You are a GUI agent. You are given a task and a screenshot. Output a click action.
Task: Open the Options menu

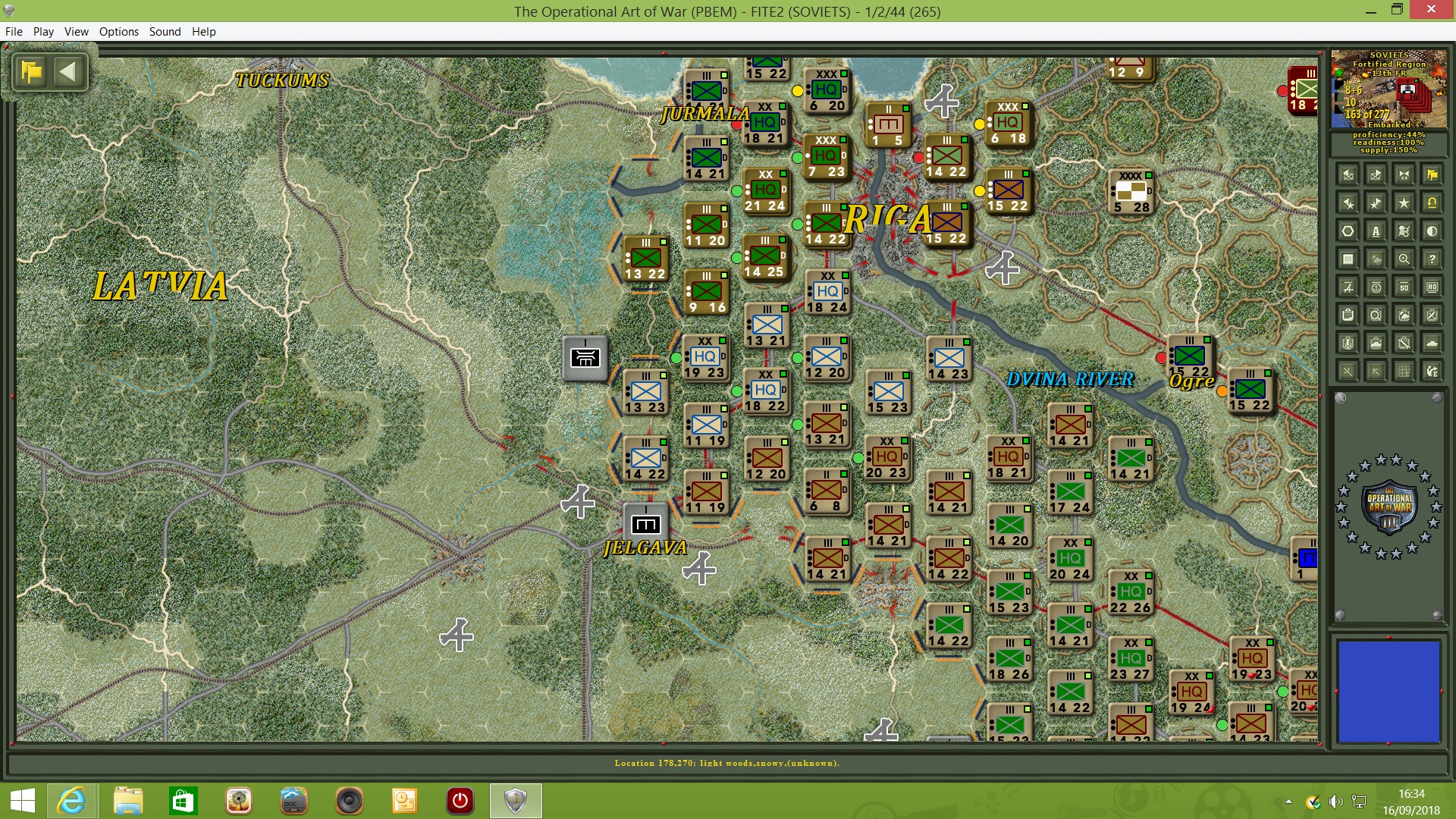(118, 32)
